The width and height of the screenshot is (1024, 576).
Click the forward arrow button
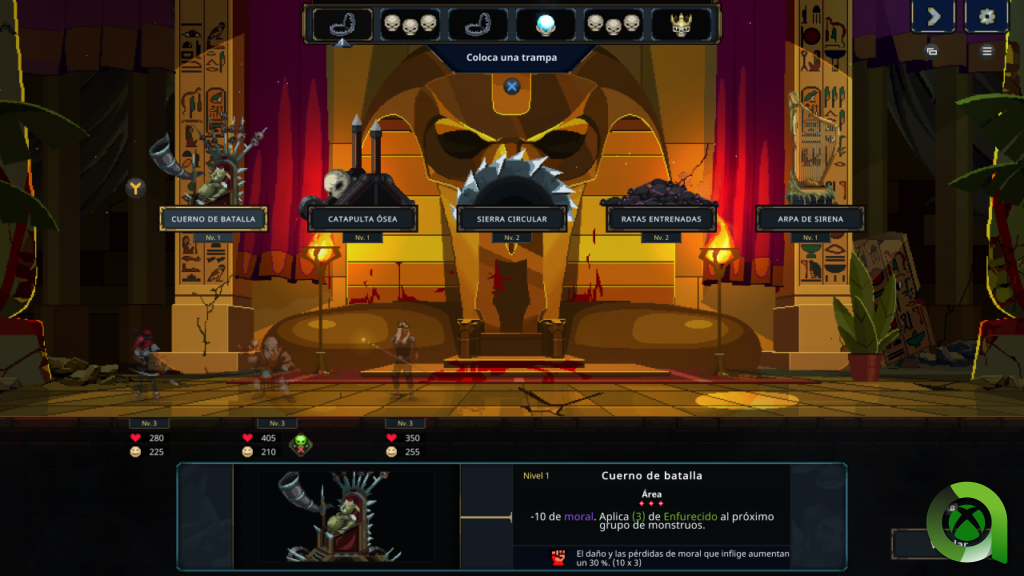click(x=933, y=16)
